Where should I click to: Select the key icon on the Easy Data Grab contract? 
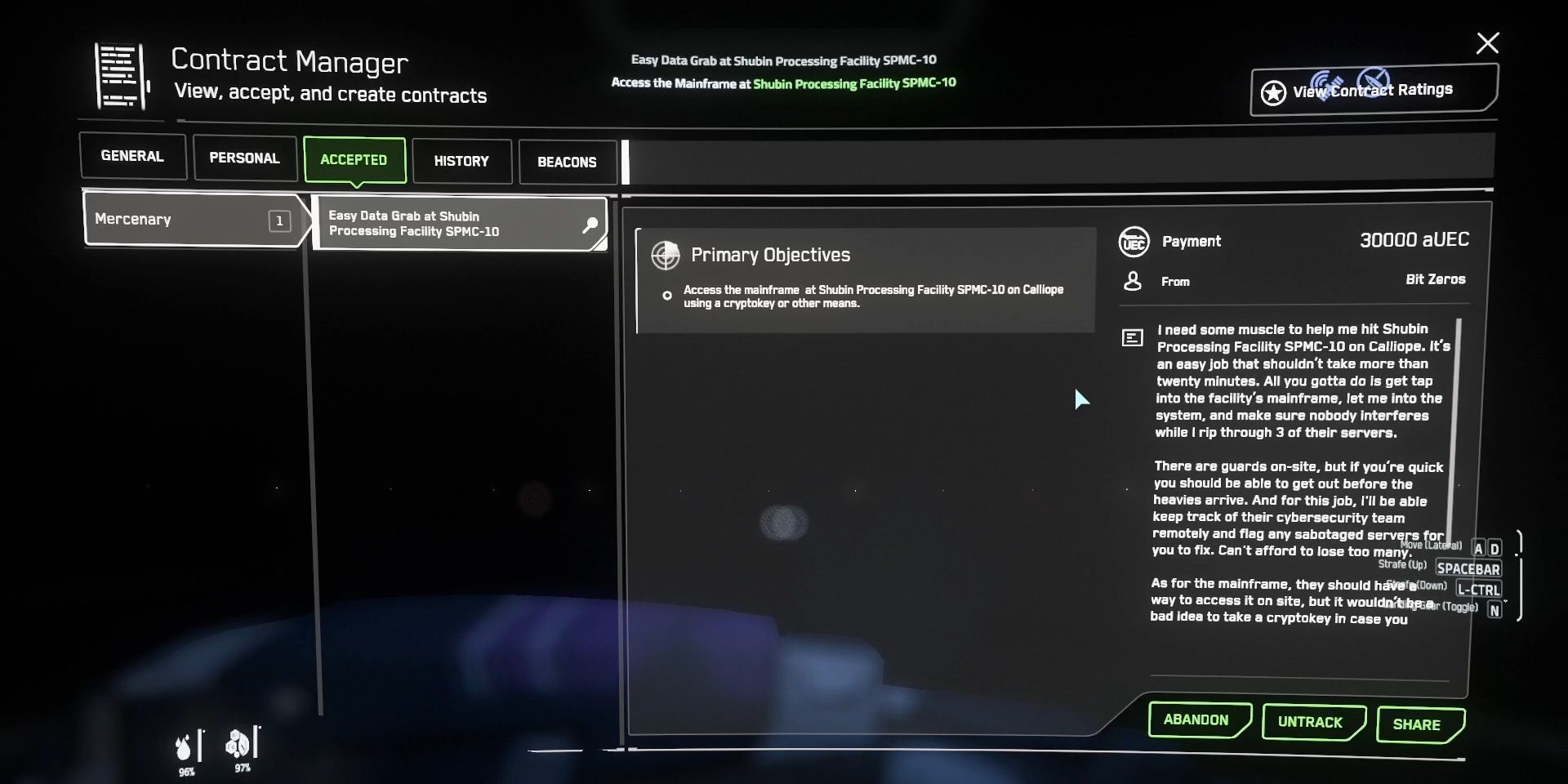[590, 225]
